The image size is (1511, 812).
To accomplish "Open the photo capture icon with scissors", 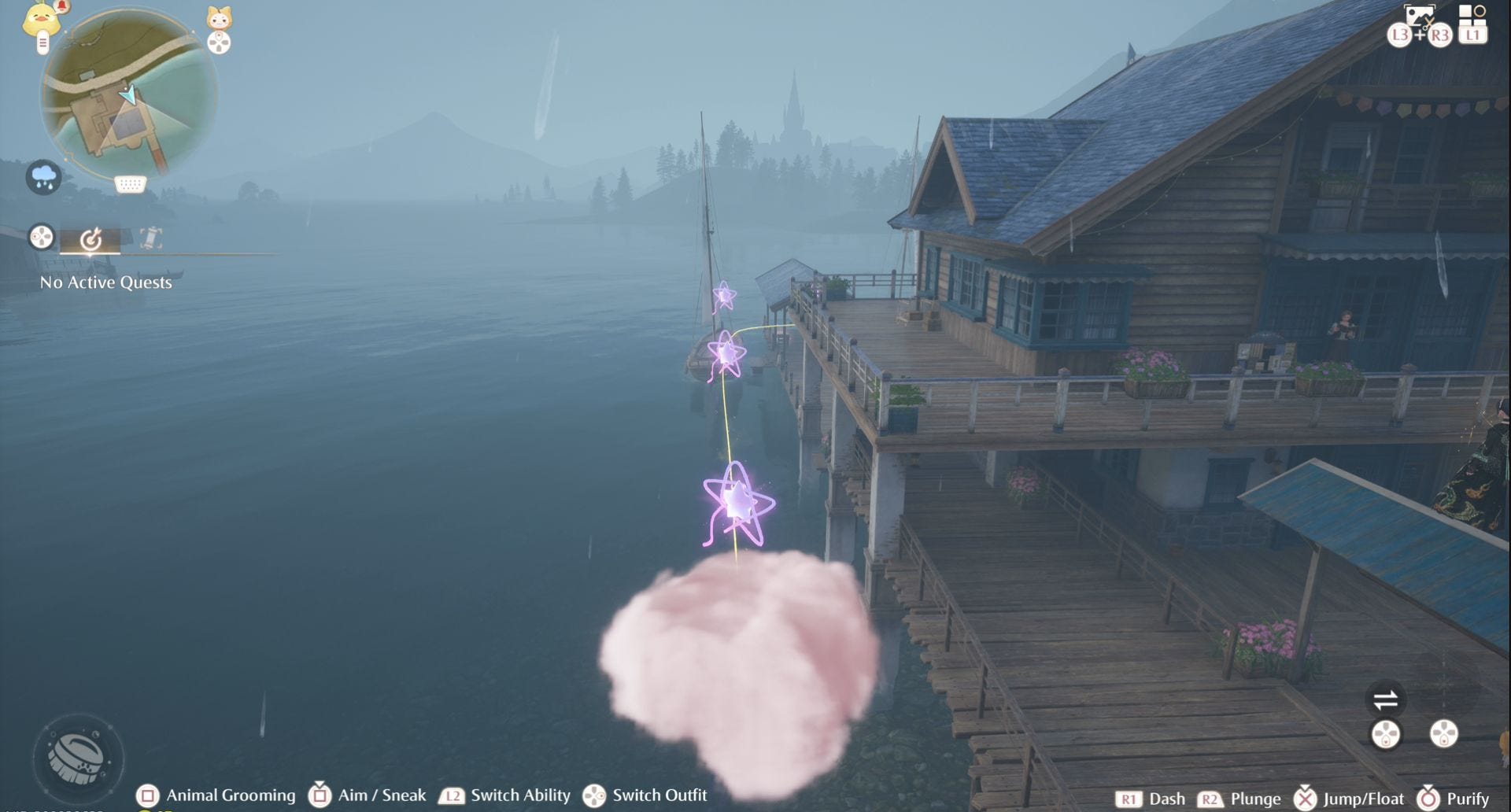I will tap(1419, 17).
